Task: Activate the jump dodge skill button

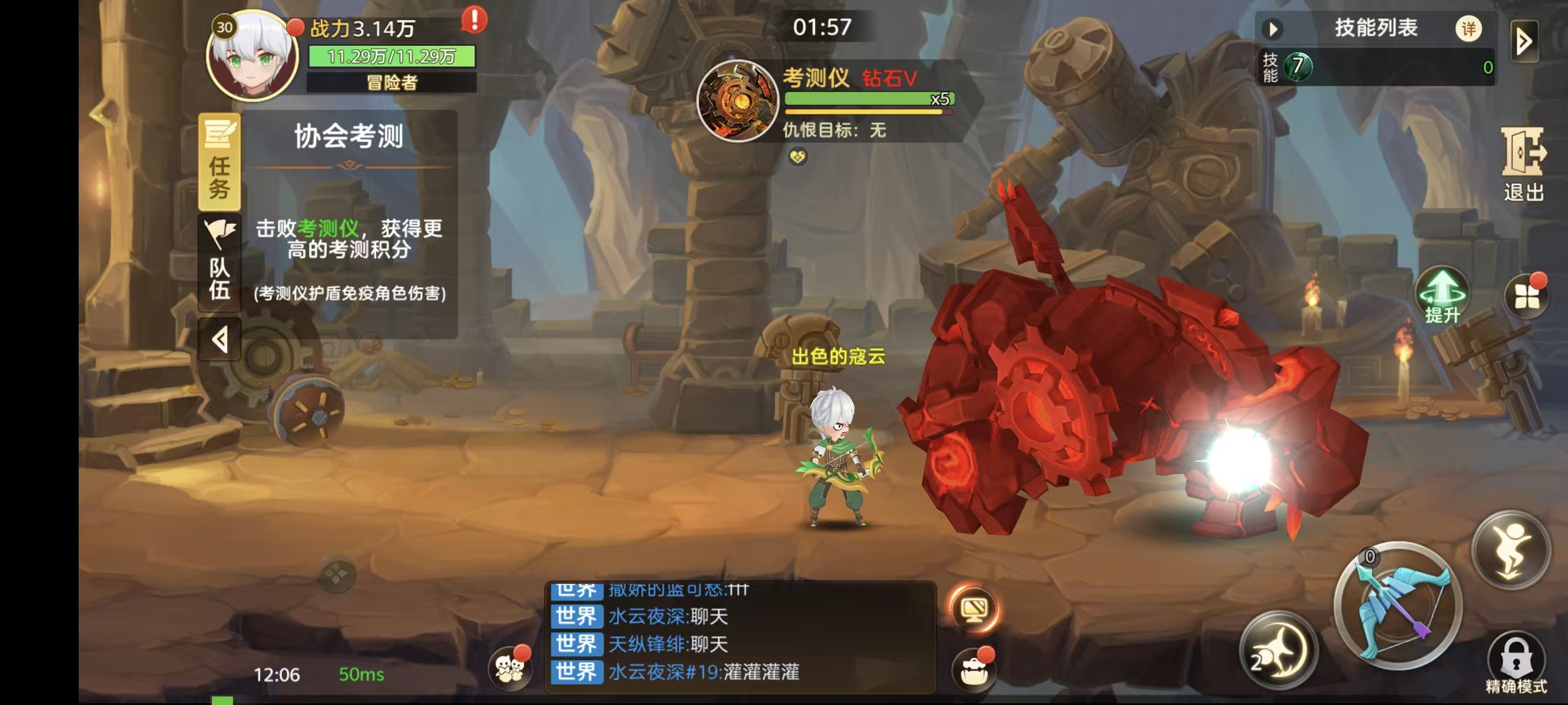Action: coord(1511,551)
